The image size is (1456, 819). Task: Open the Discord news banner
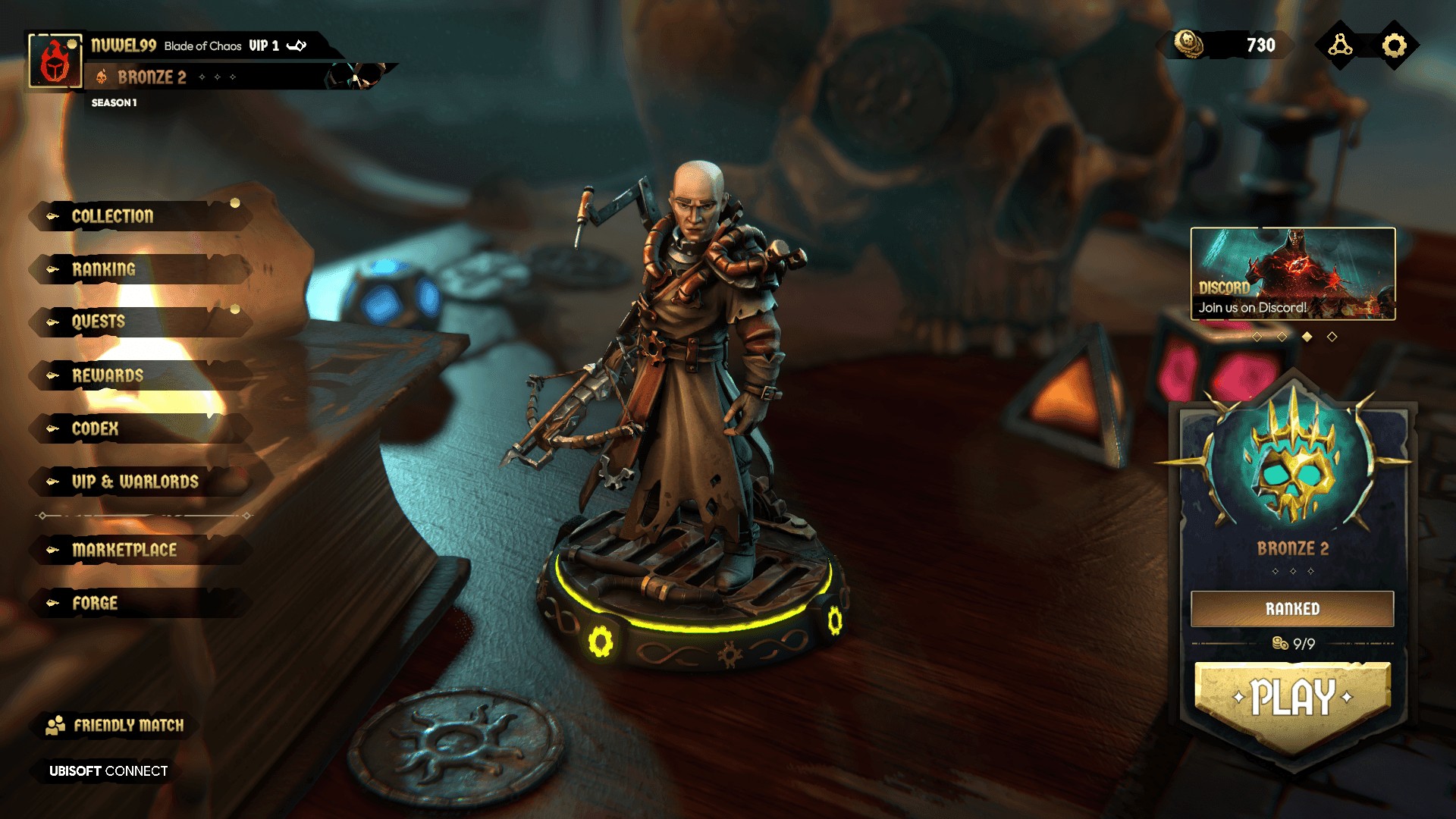click(x=1292, y=274)
